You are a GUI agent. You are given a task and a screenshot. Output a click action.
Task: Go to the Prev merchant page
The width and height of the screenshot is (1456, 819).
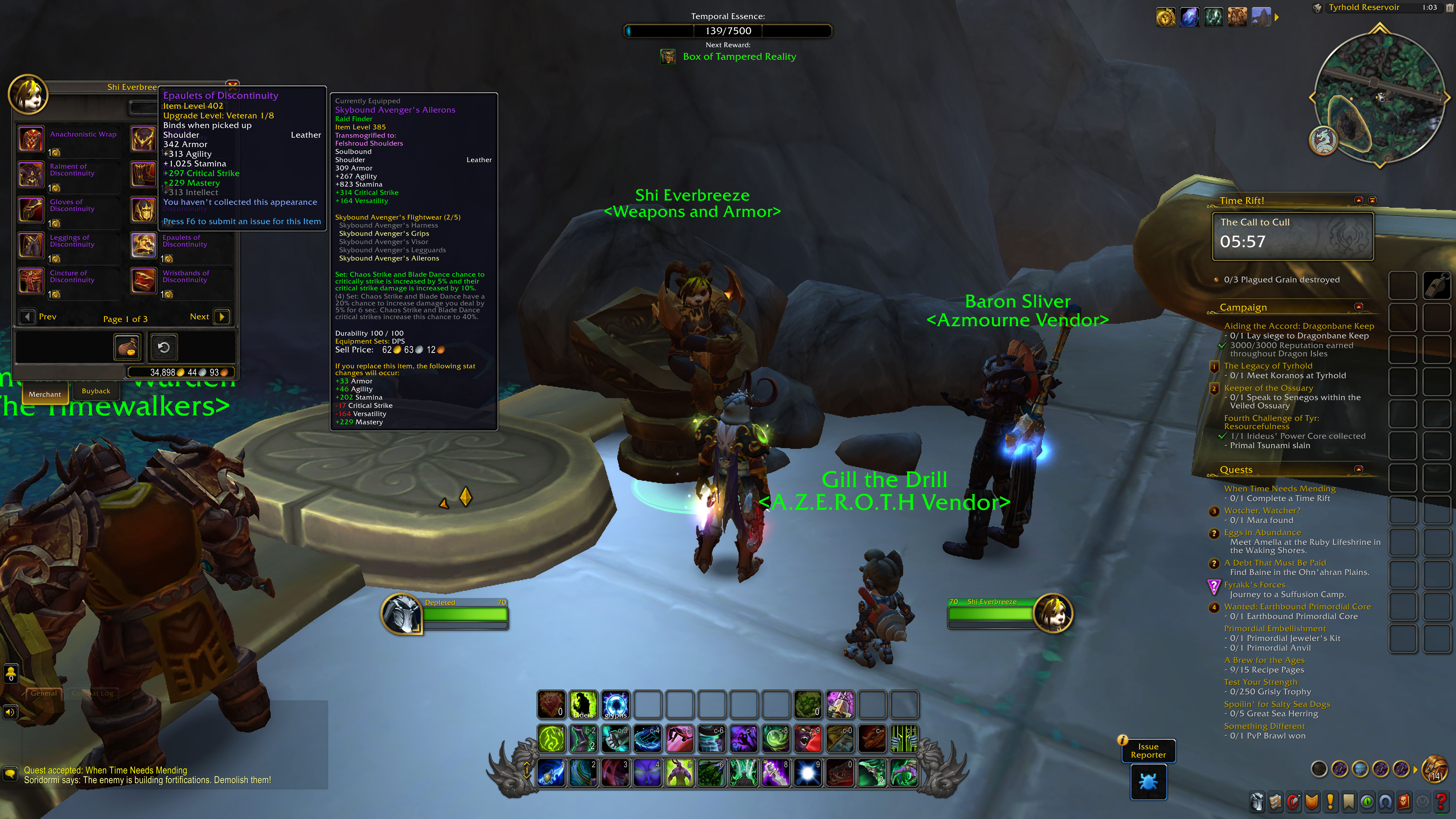(x=27, y=317)
